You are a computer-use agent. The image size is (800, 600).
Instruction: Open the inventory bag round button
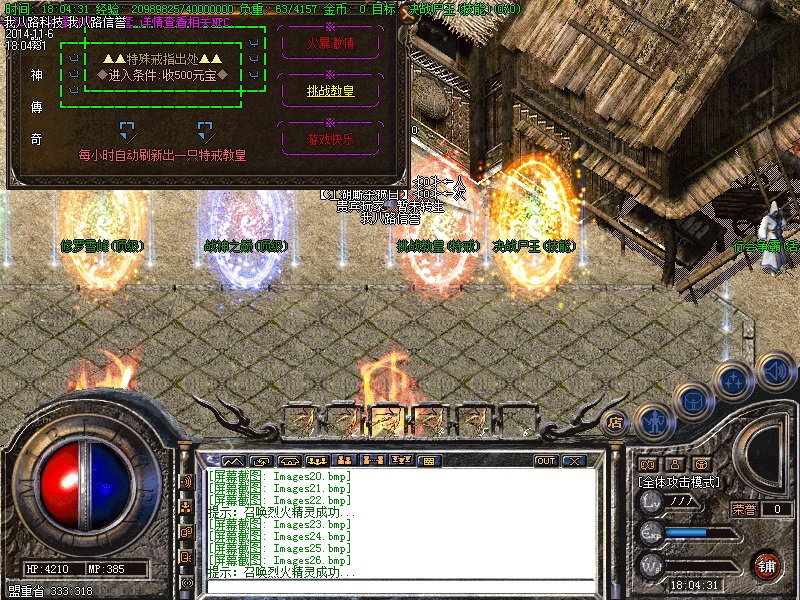point(693,401)
